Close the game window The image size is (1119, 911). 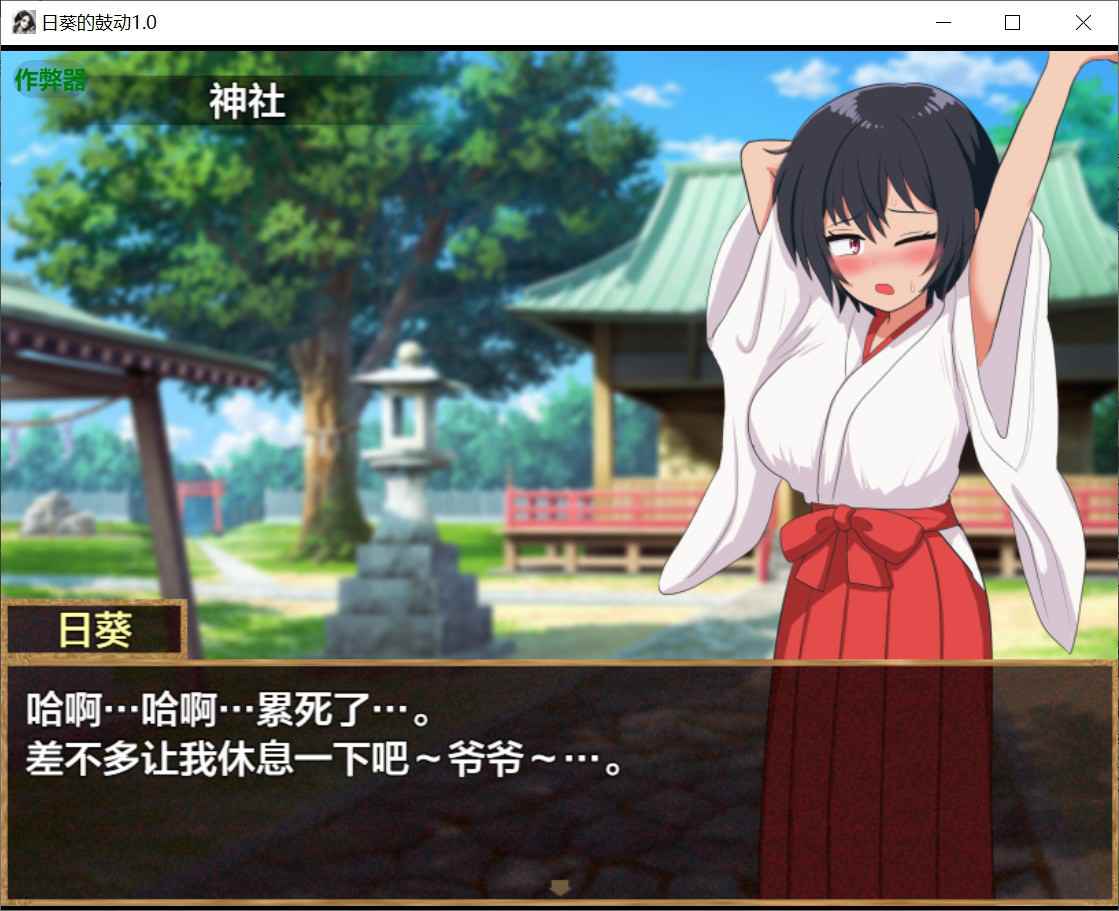coord(1083,23)
